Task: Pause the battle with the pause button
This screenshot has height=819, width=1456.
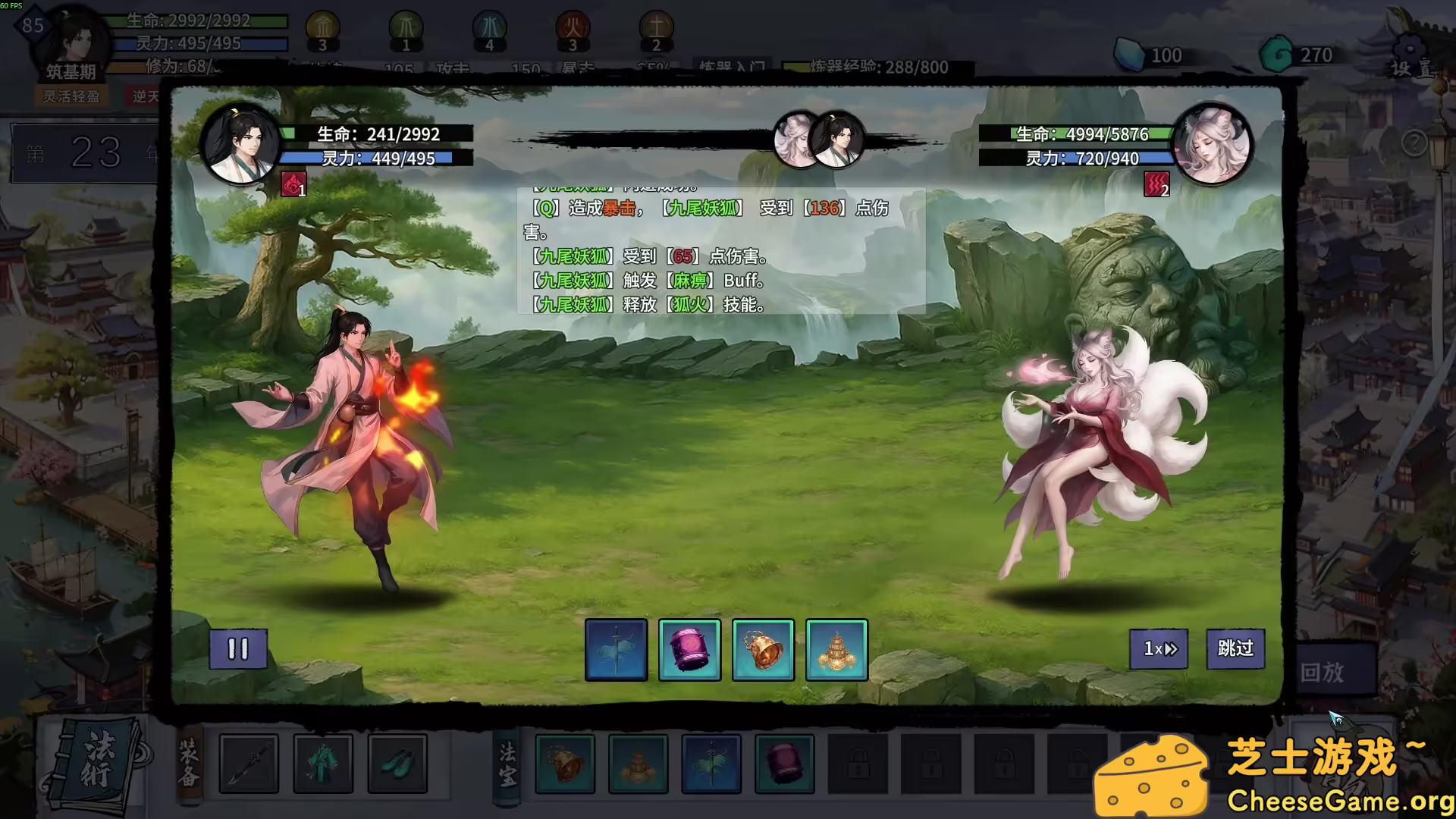Action: click(x=238, y=650)
